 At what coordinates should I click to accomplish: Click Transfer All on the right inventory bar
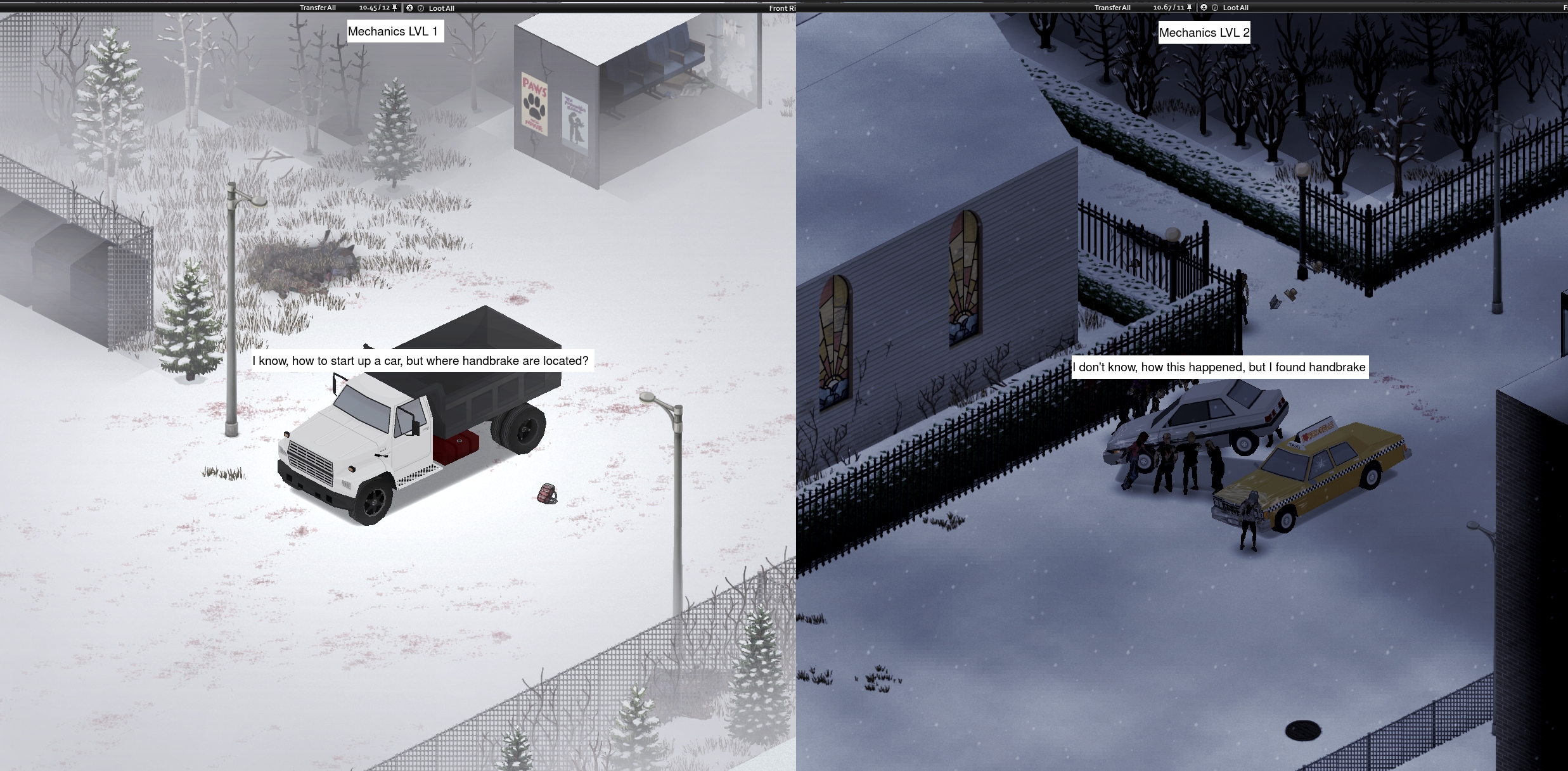(1113, 7)
